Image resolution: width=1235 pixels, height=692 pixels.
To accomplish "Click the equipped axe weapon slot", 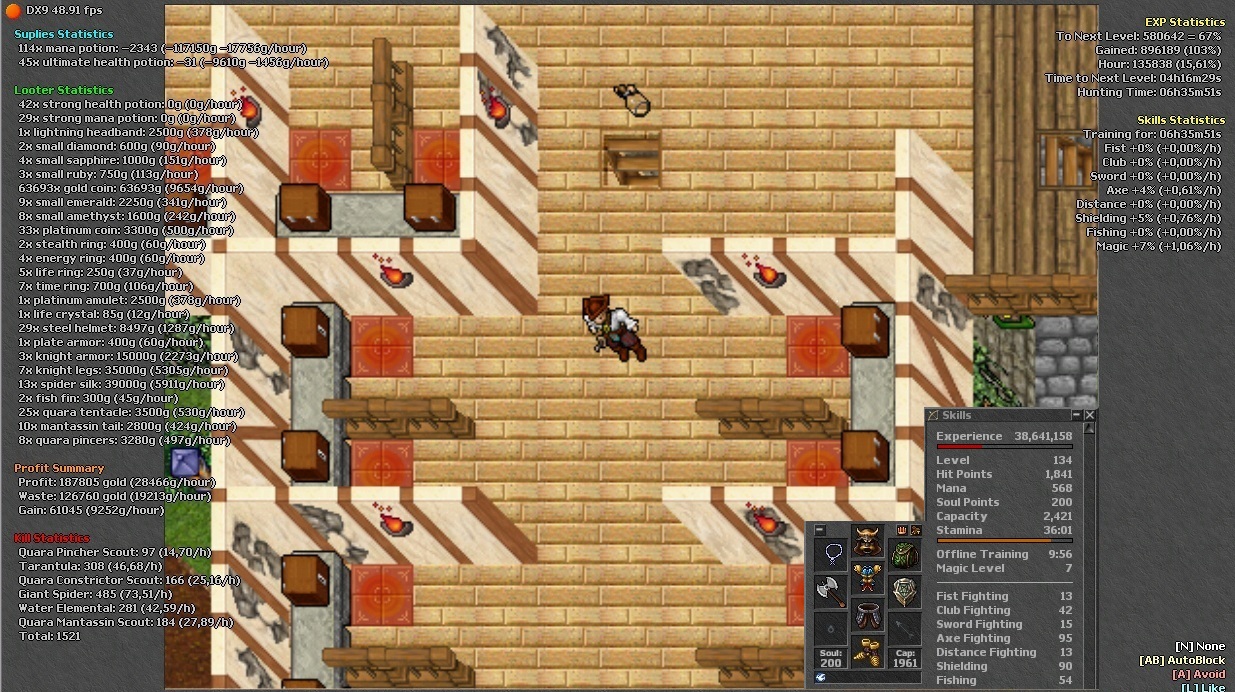I will coord(831,591).
